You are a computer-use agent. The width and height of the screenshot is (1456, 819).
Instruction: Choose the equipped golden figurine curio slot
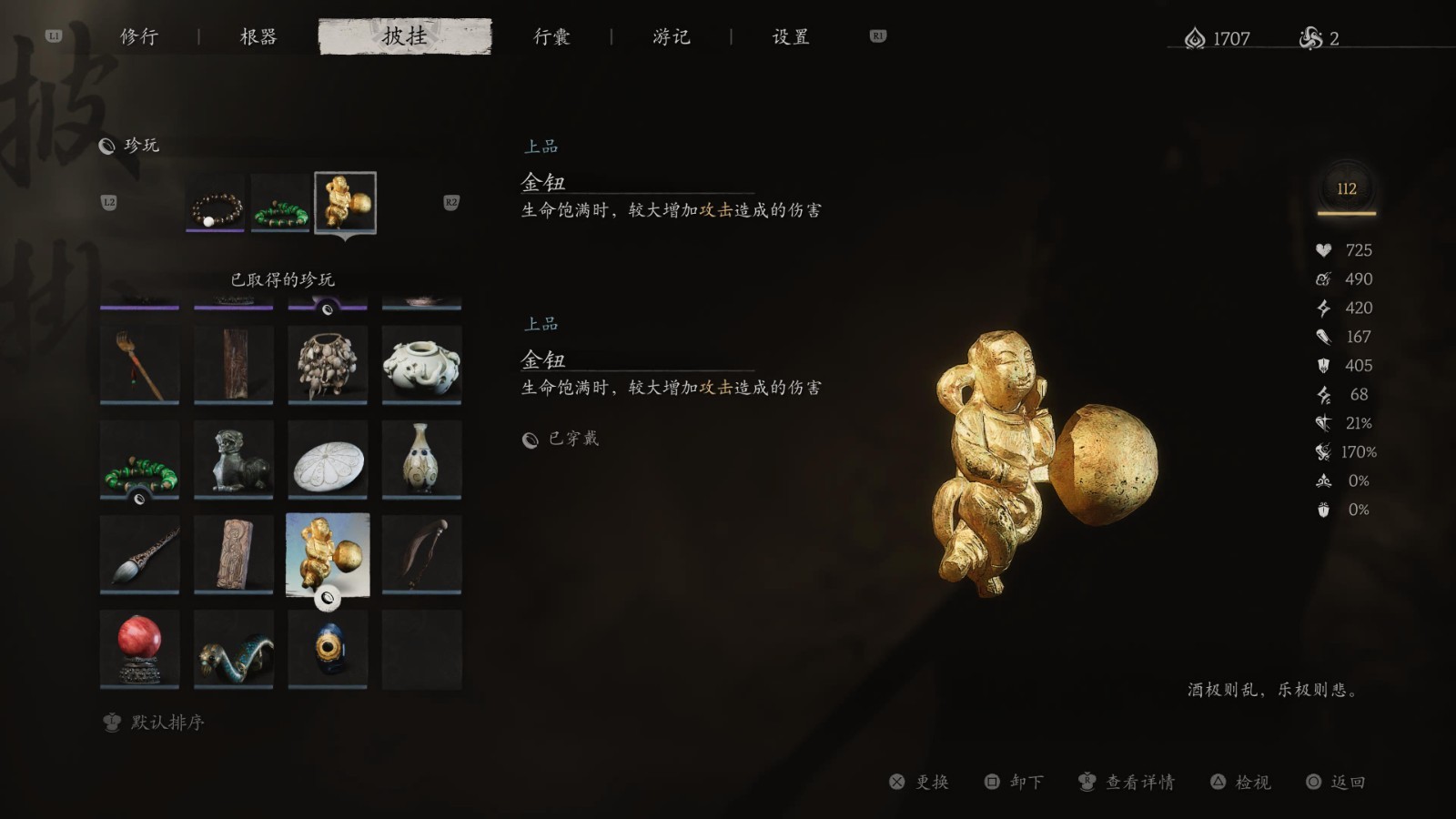click(x=345, y=202)
